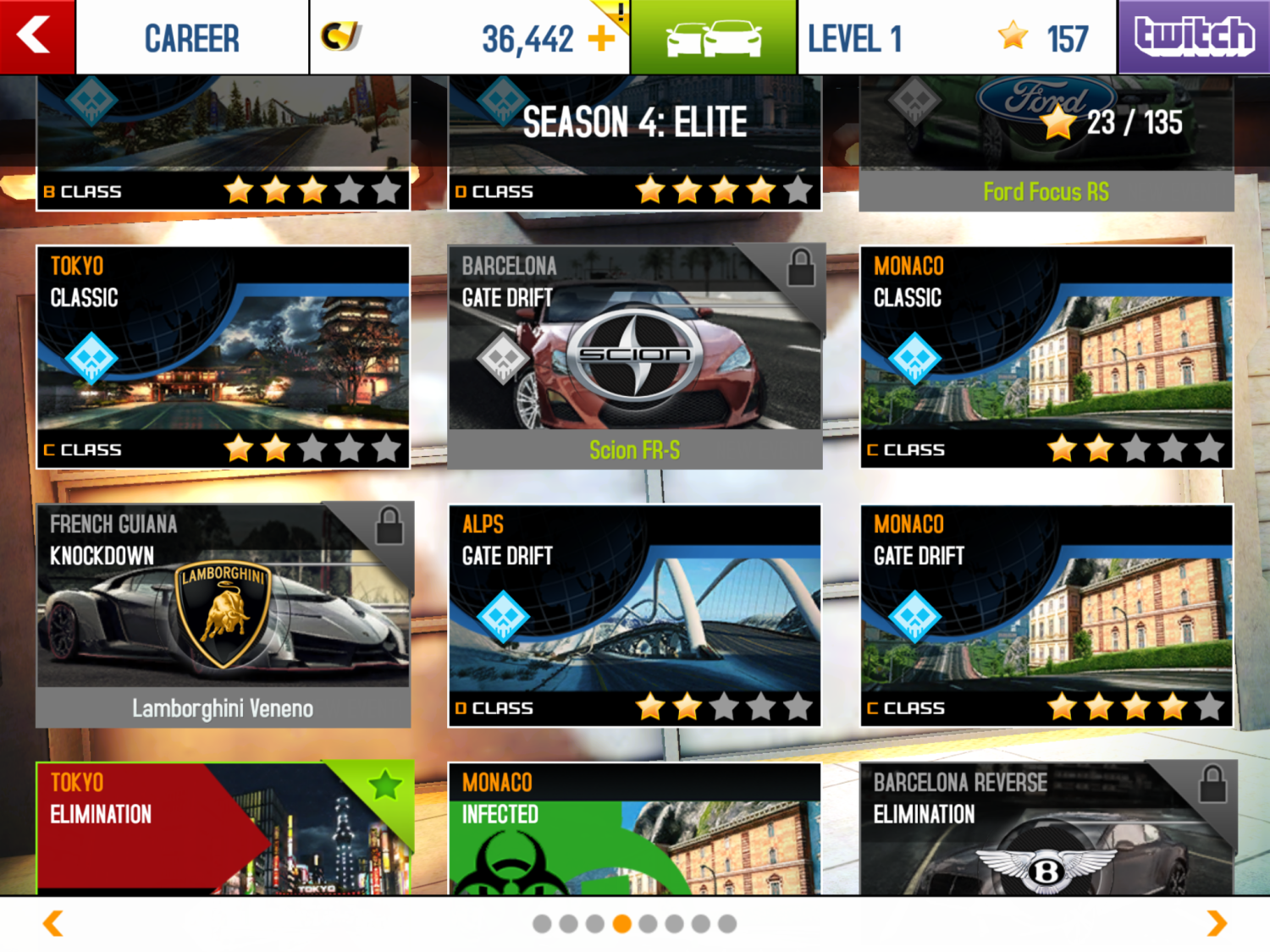1270x952 pixels.
Task: Open the Level 1 star progress panel
Action: tap(957, 38)
